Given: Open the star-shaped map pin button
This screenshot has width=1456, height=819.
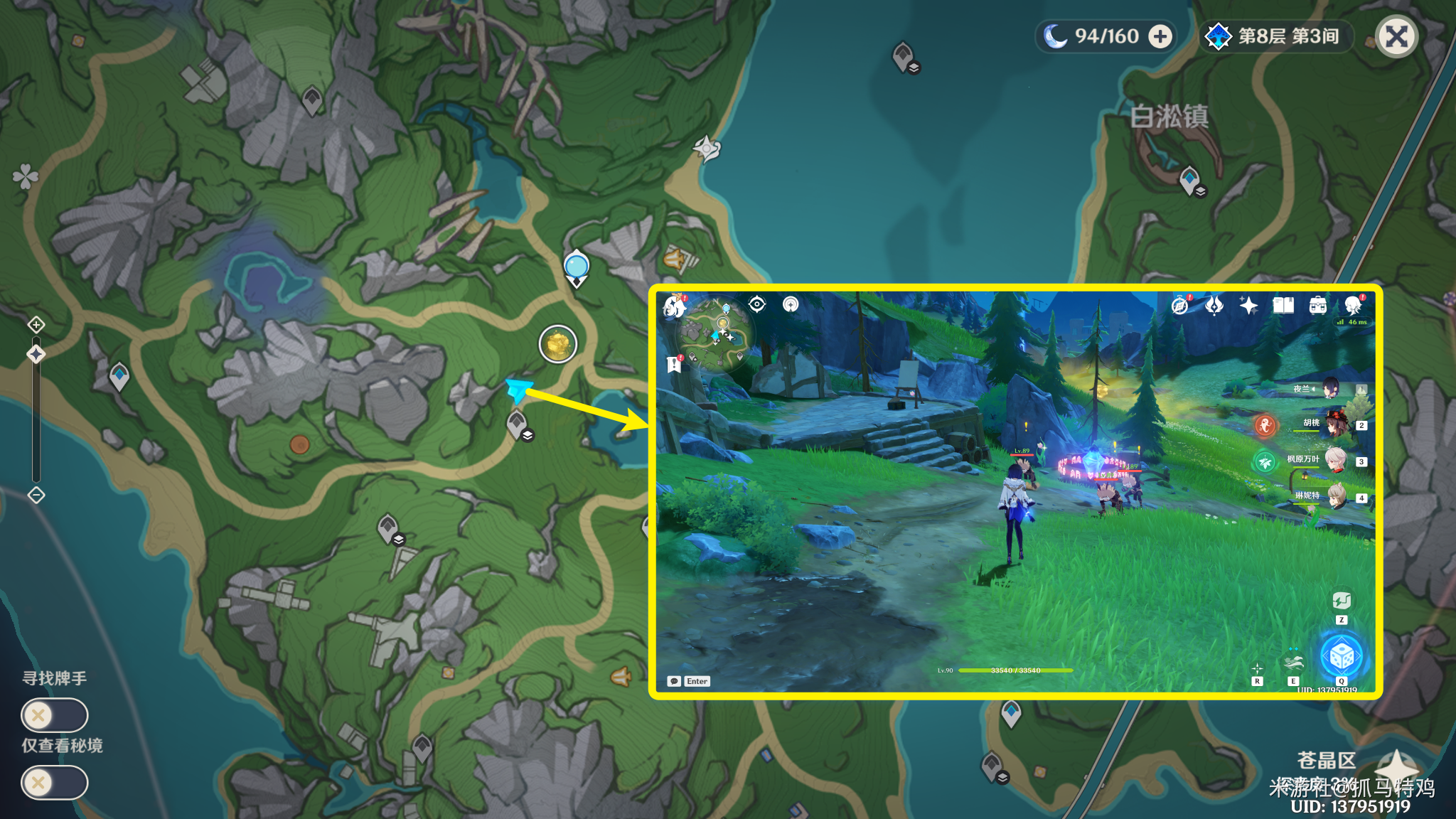Looking at the screenshot, I should tap(1396, 768).
